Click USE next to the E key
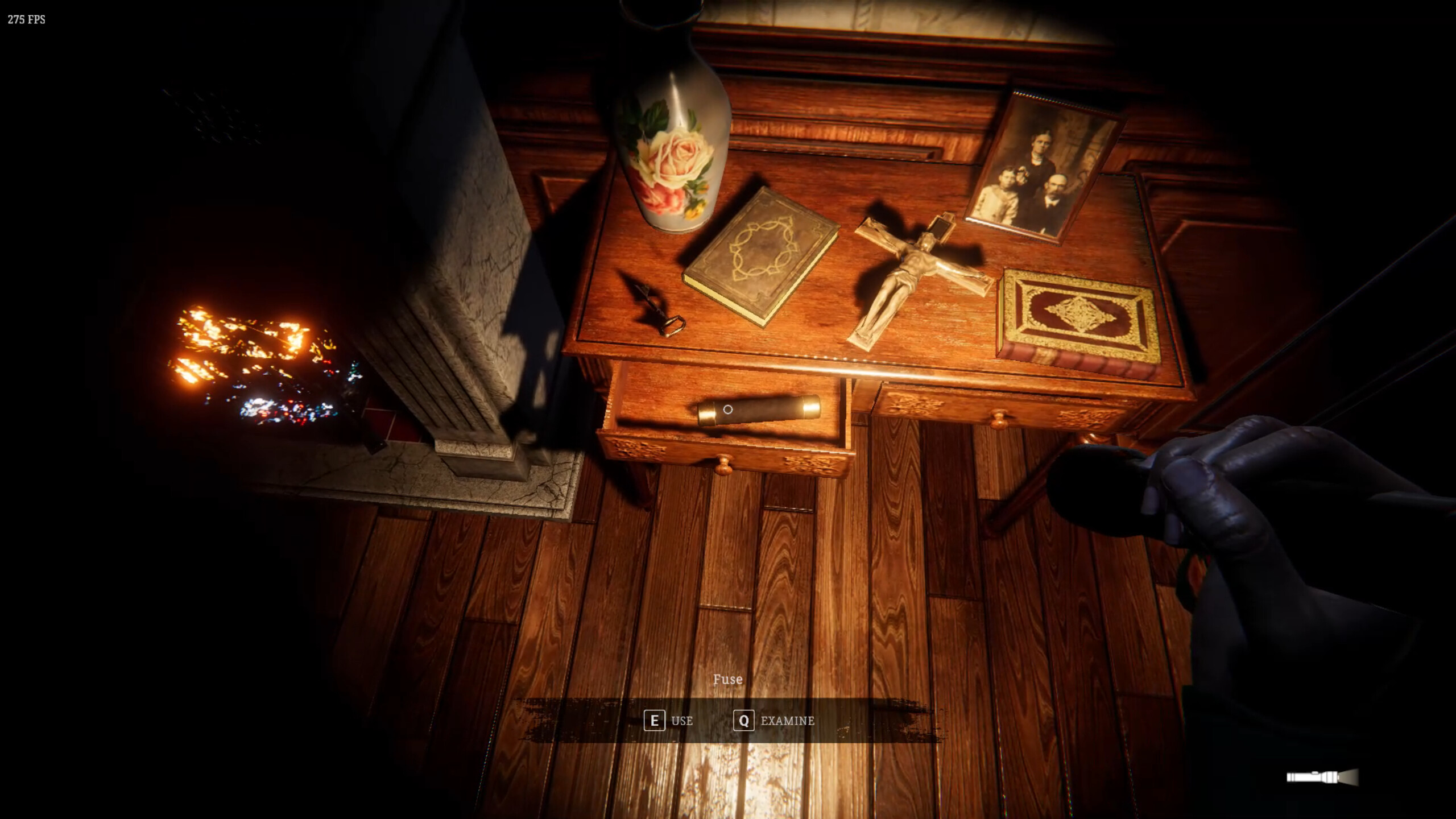 tap(681, 721)
